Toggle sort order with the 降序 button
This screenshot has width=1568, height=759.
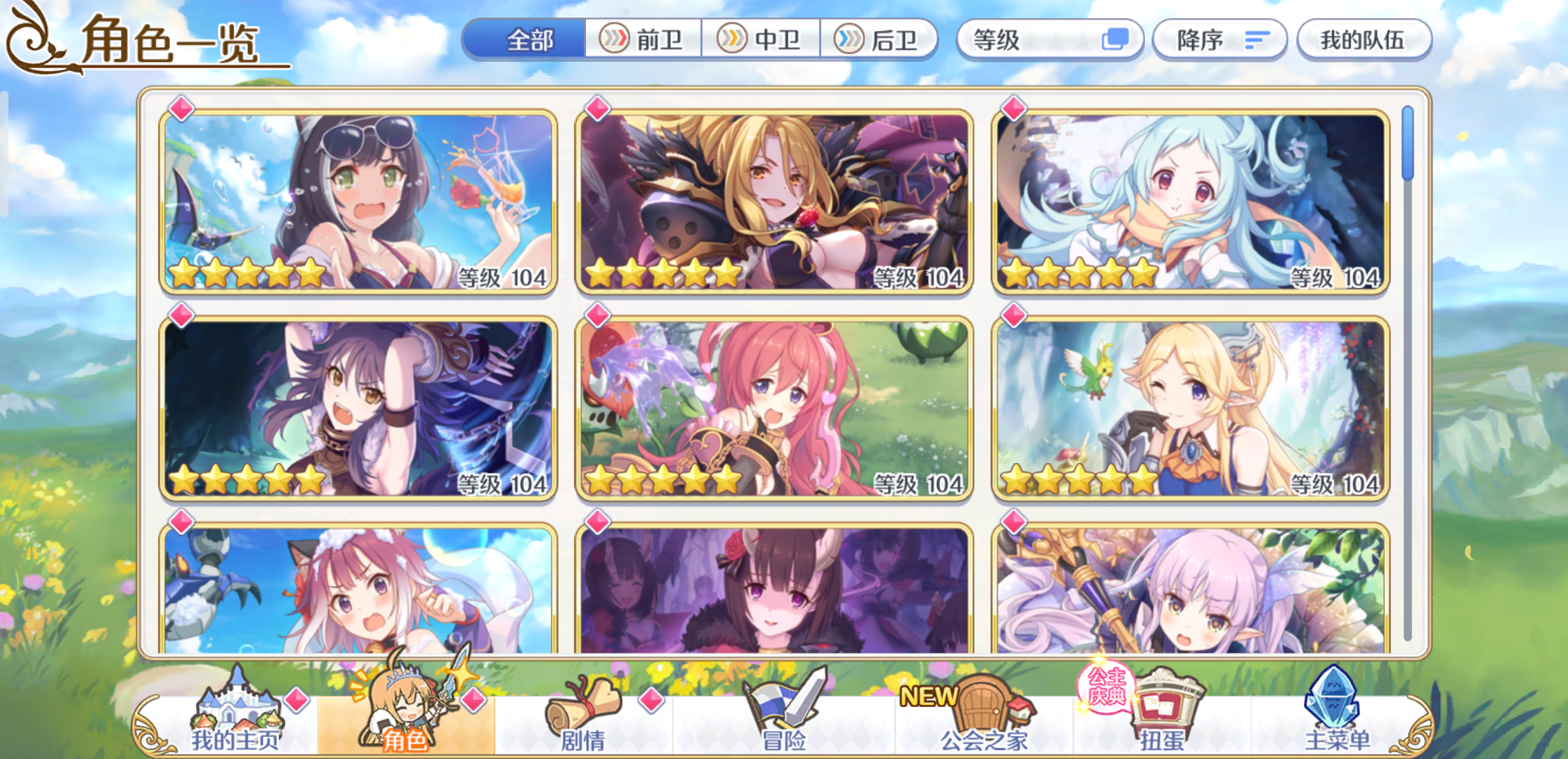tap(1219, 40)
